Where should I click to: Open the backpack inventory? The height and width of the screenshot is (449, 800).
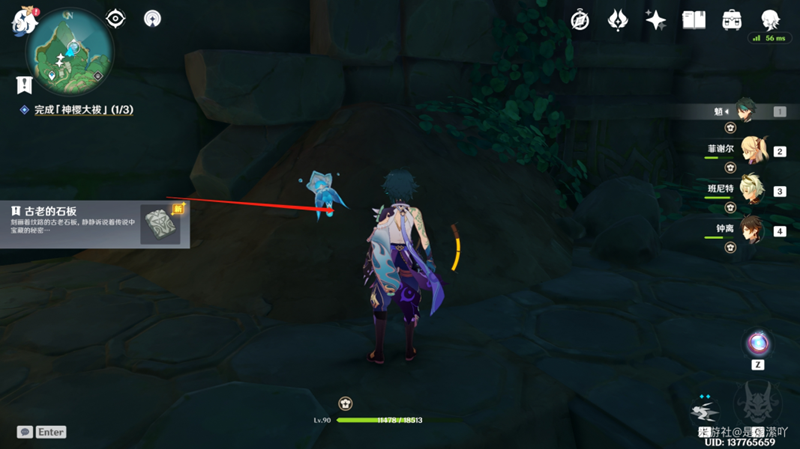pos(732,19)
